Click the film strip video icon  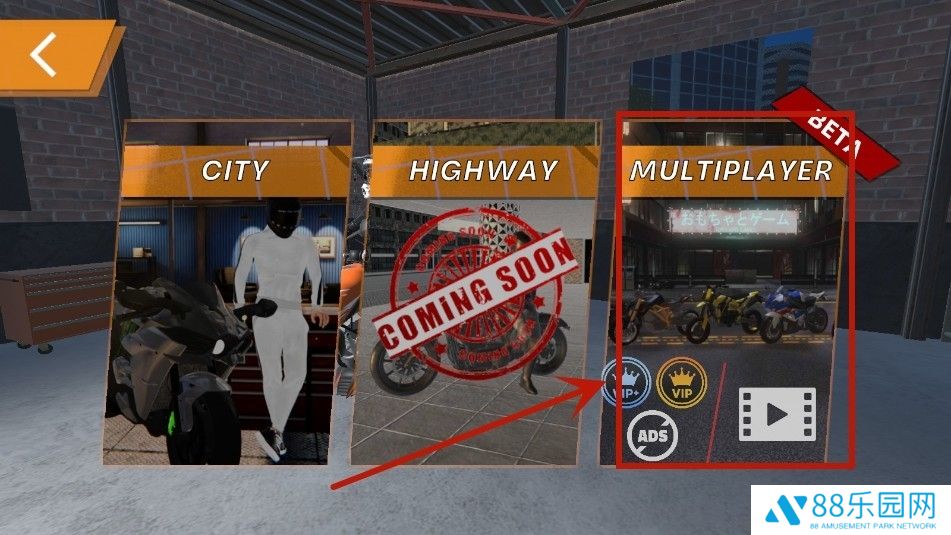pos(777,414)
